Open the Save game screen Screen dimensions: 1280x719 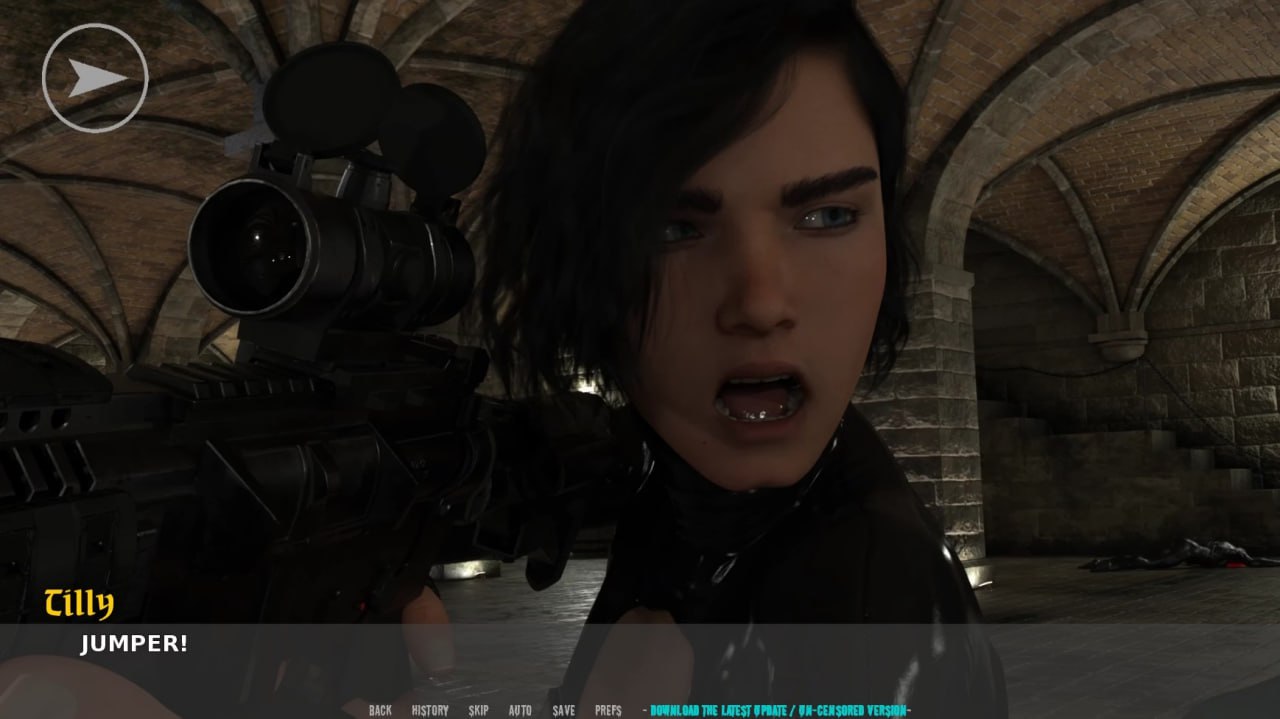(x=564, y=710)
